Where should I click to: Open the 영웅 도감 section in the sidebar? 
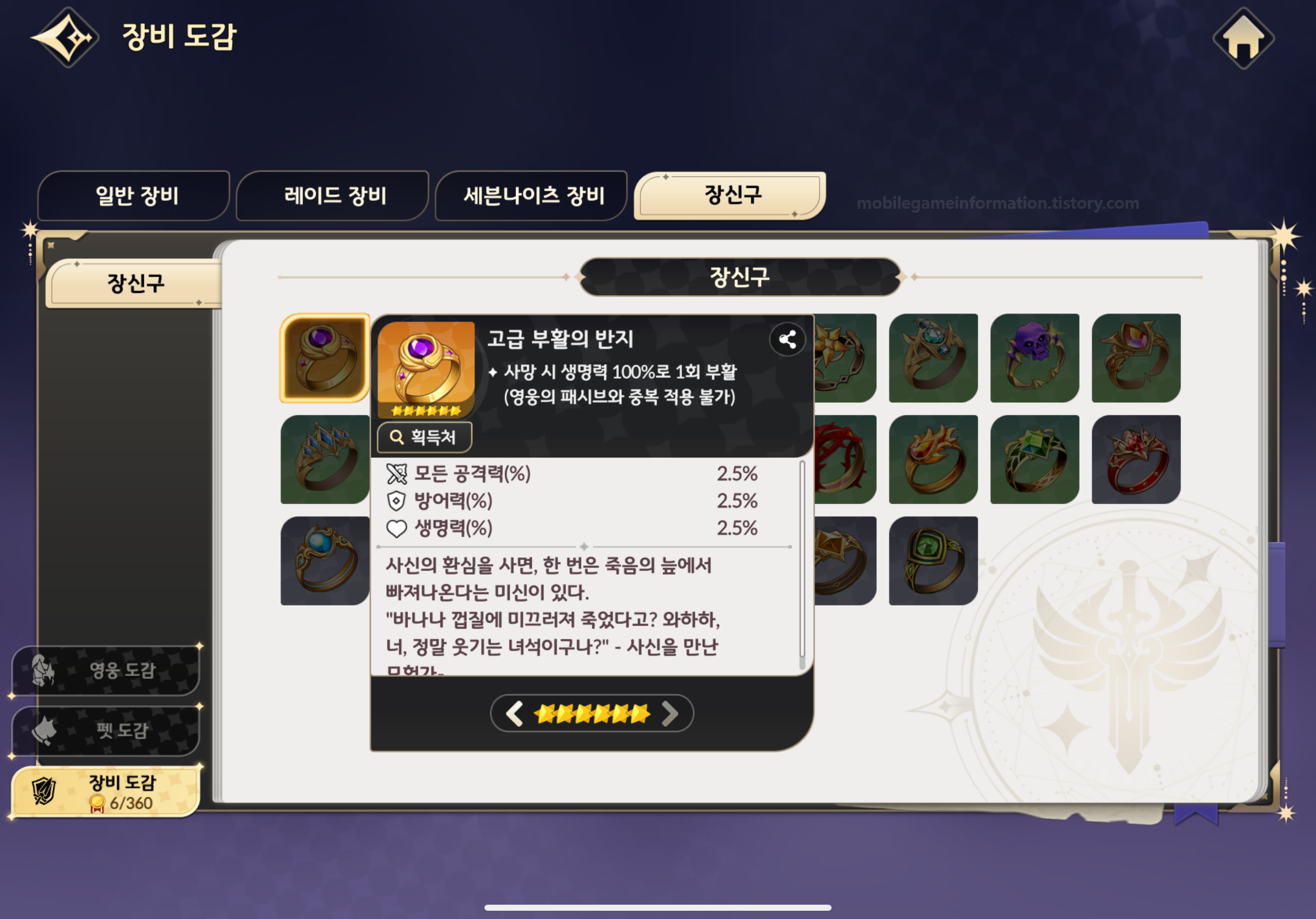click(x=105, y=672)
